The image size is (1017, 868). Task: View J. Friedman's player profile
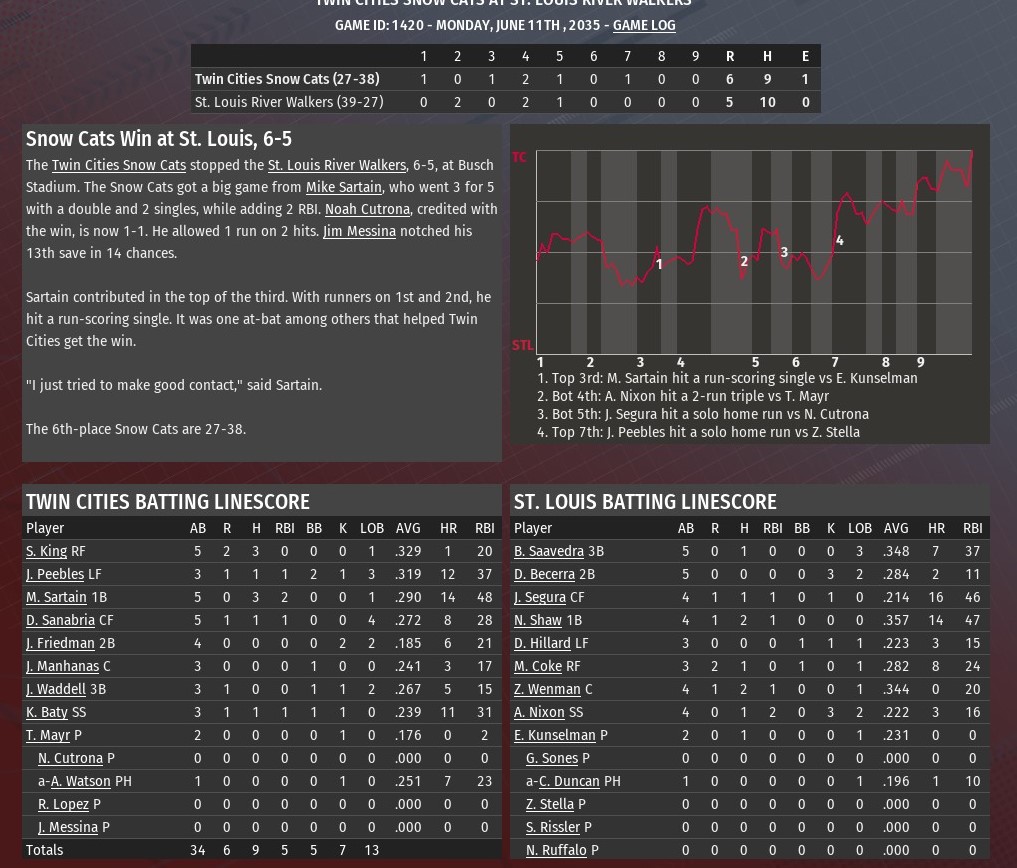coord(60,643)
